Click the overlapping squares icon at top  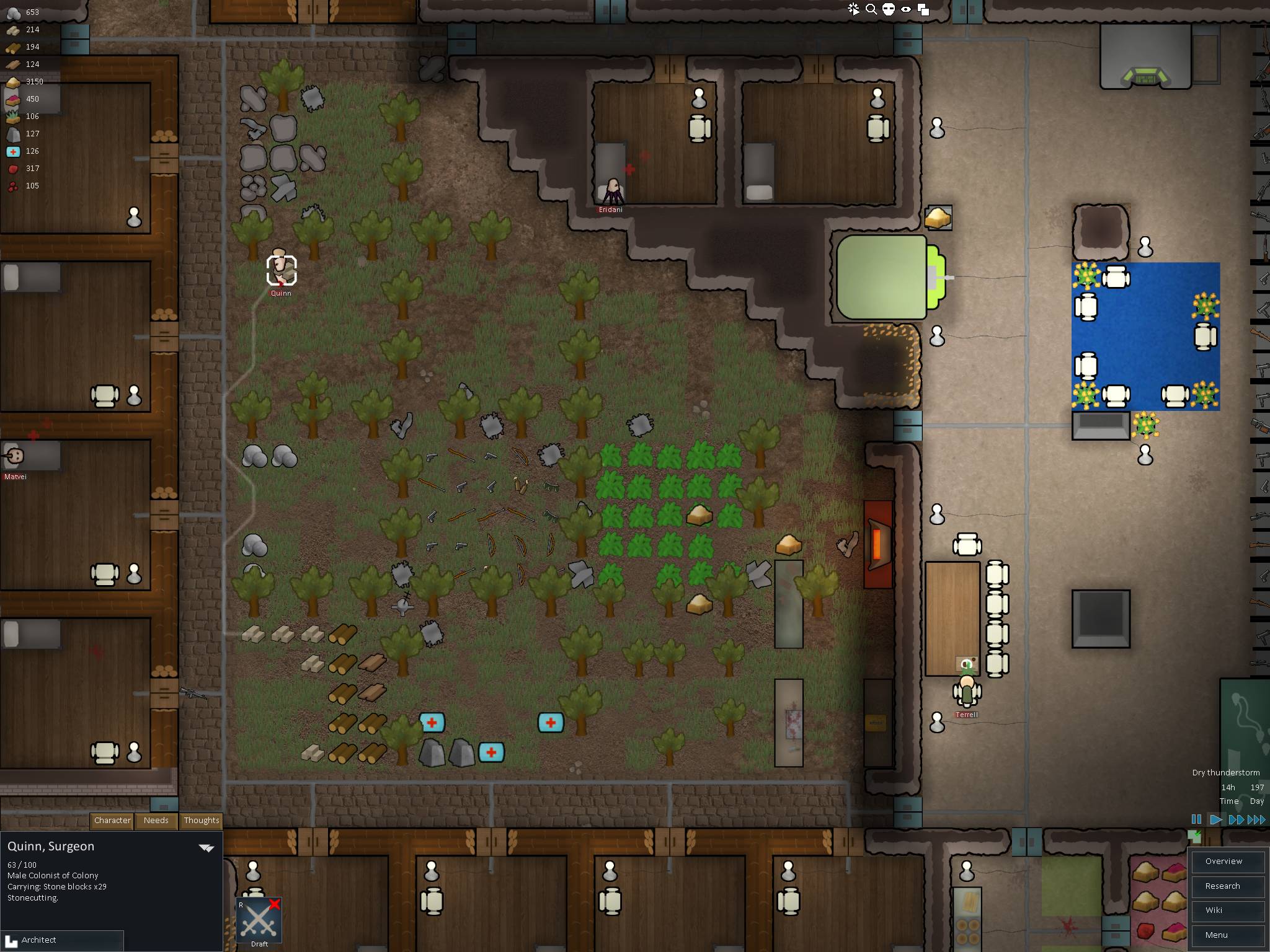point(923,9)
